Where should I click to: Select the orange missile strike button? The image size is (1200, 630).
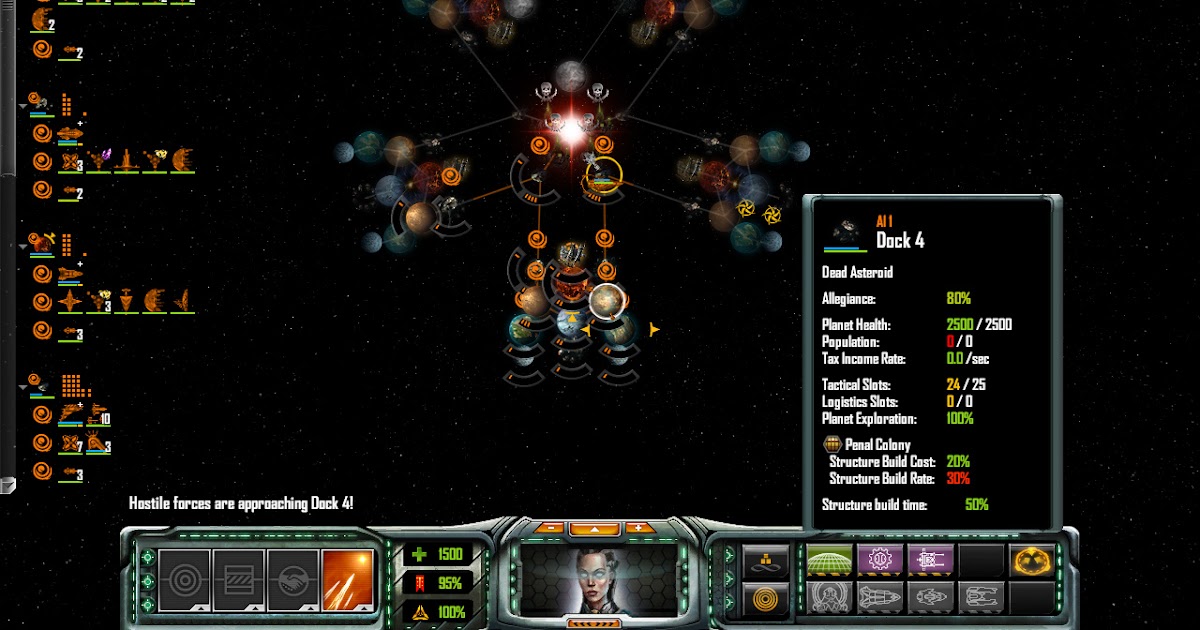click(x=347, y=579)
